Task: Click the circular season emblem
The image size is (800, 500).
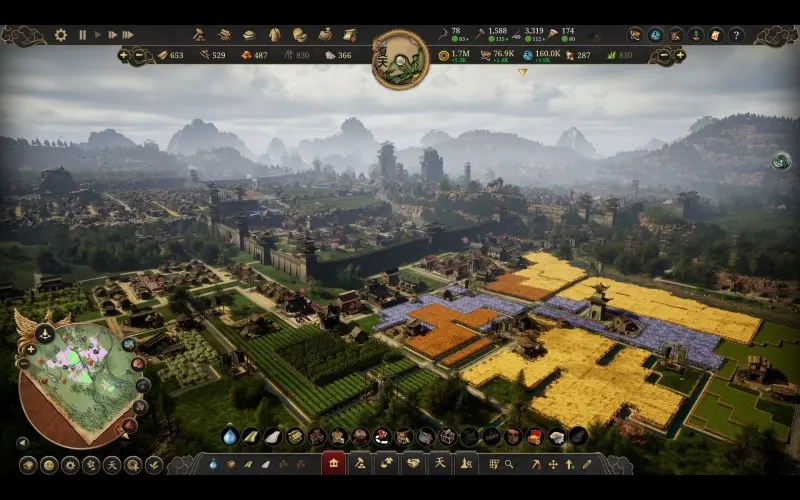Action: 400,59
